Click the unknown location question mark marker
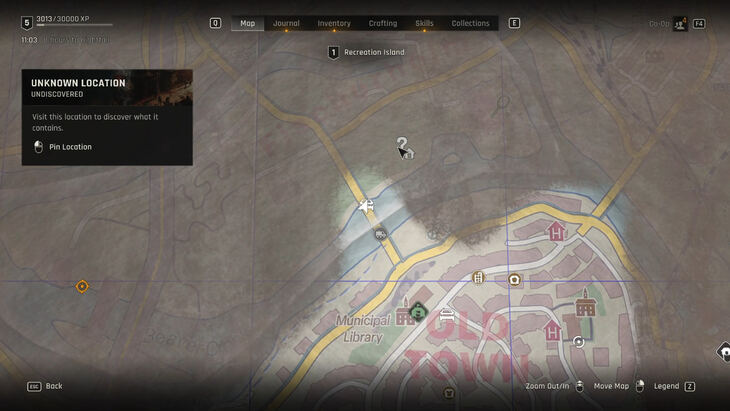 [402, 147]
